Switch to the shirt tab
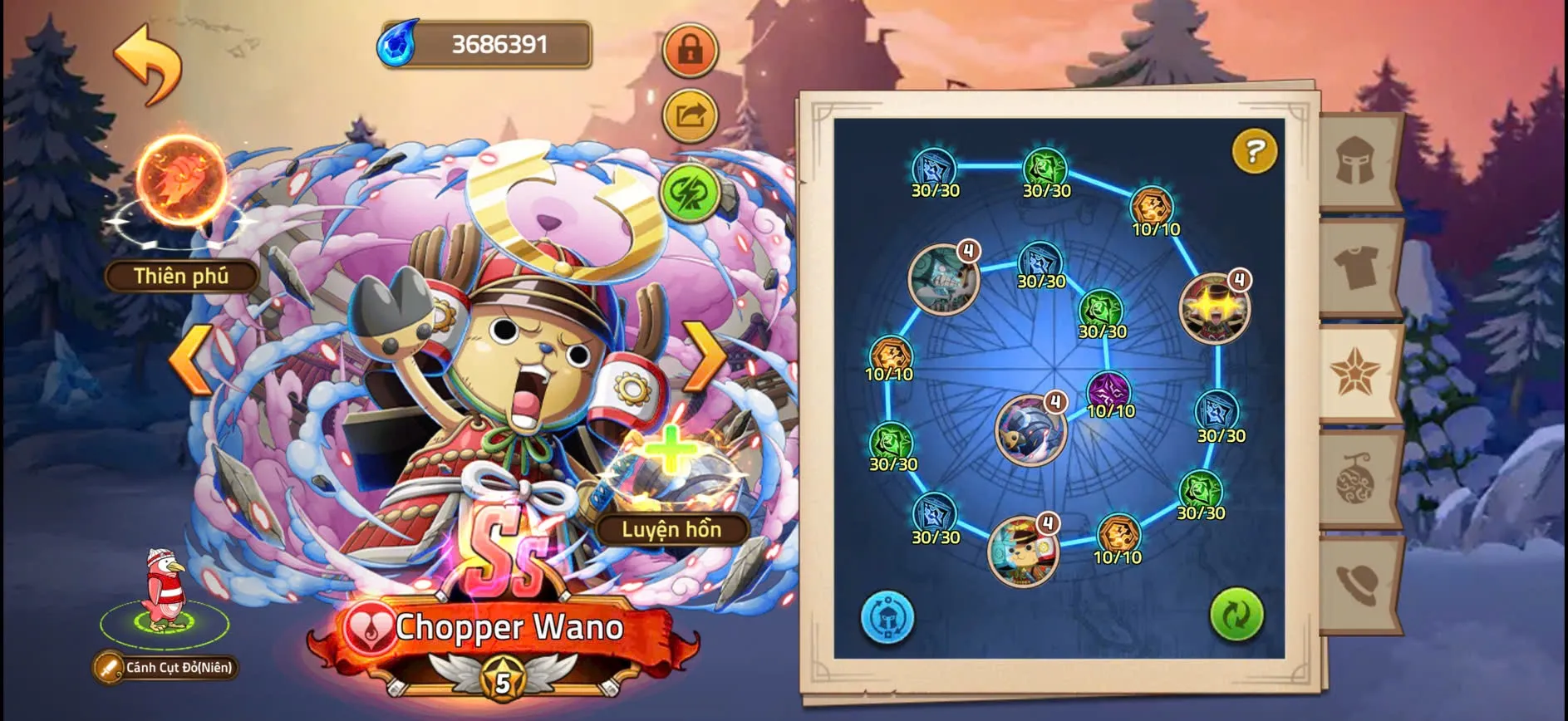This screenshot has width=1568, height=721. tap(1357, 267)
